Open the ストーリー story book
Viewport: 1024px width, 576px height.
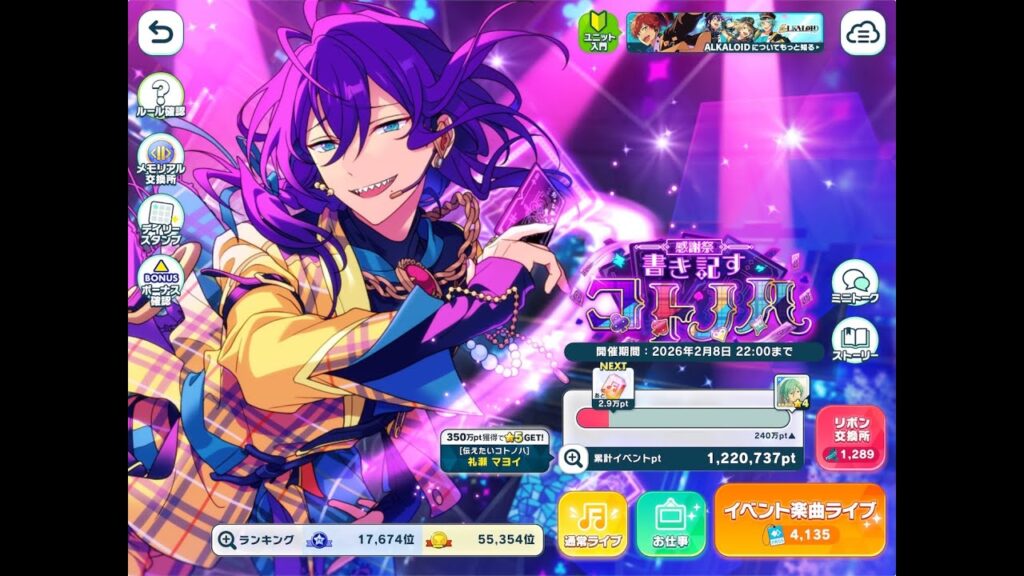point(855,340)
